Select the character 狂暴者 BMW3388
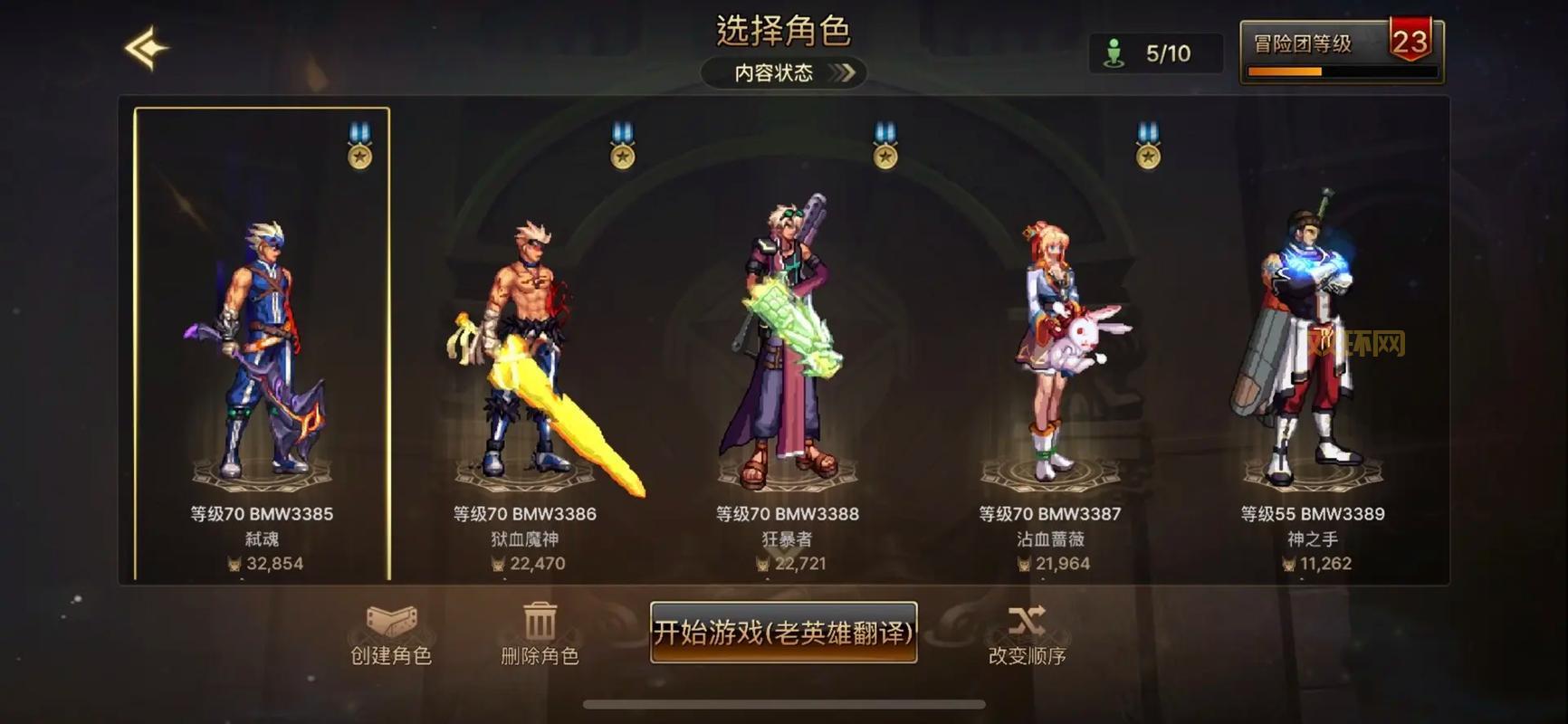This screenshot has height=724, width=1568. click(x=785, y=344)
